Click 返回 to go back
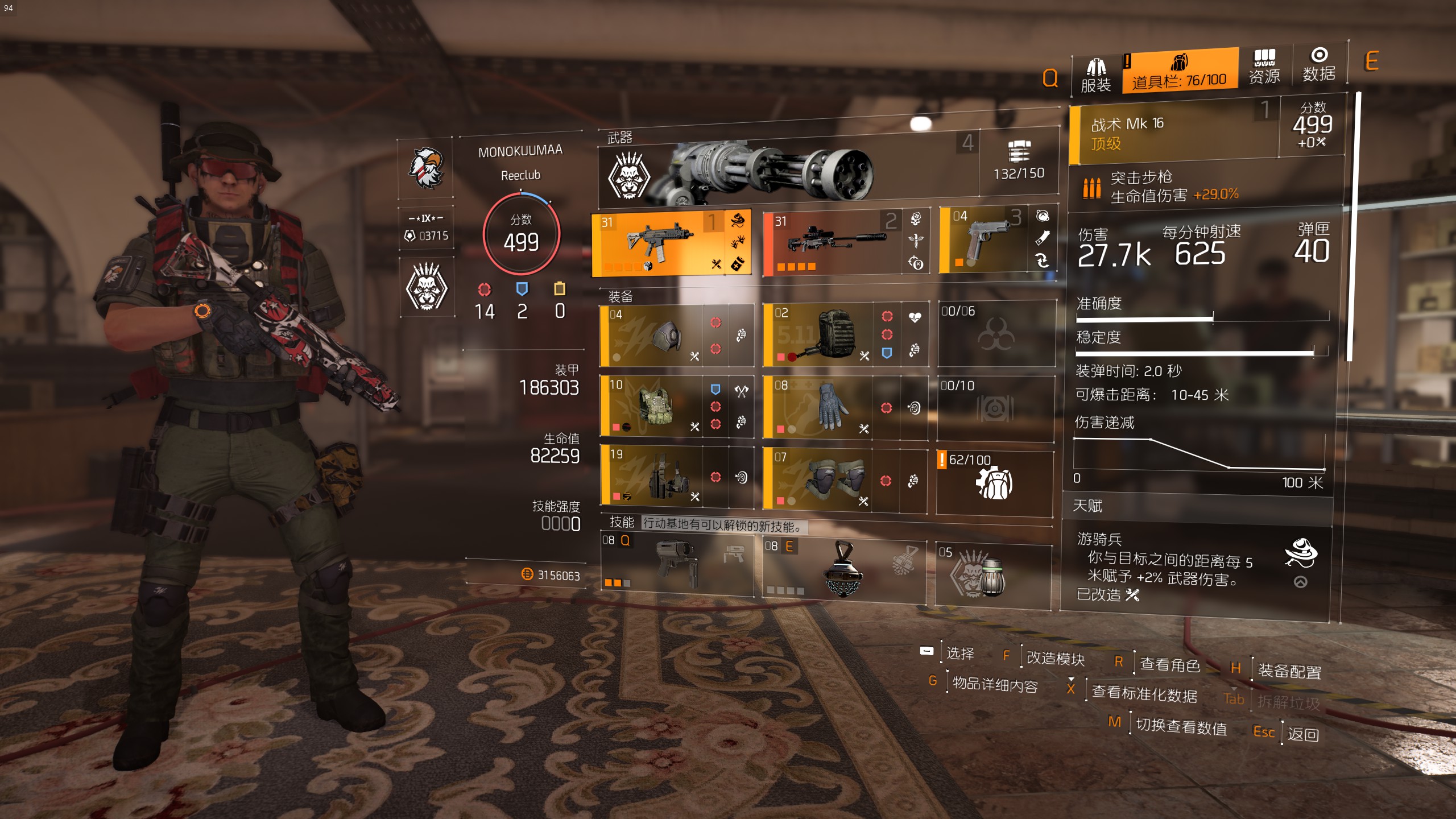The height and width of the screenshot is (819, 1456). click(x=1303, y=734)
